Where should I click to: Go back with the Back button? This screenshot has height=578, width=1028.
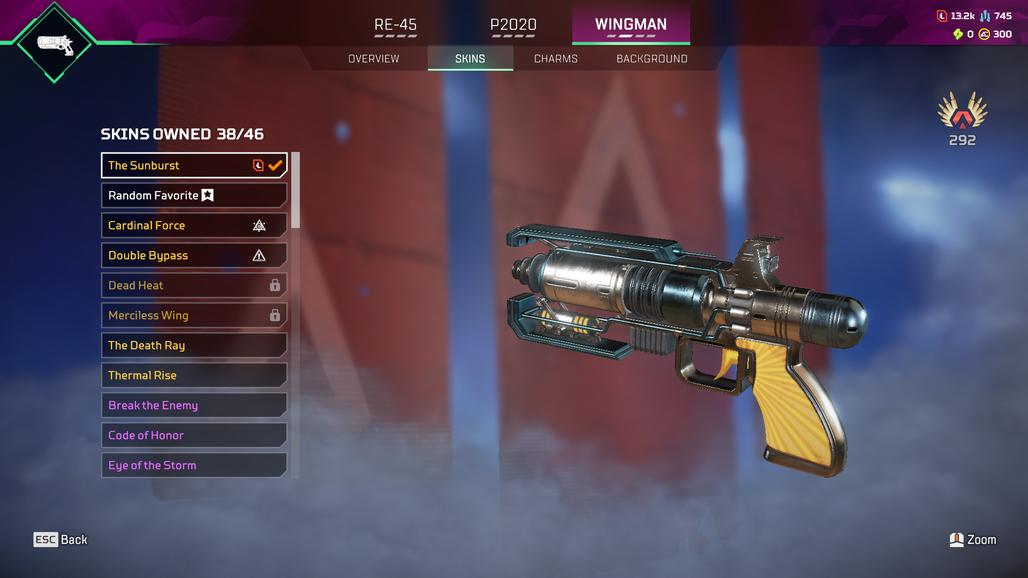tap(61, 539)
